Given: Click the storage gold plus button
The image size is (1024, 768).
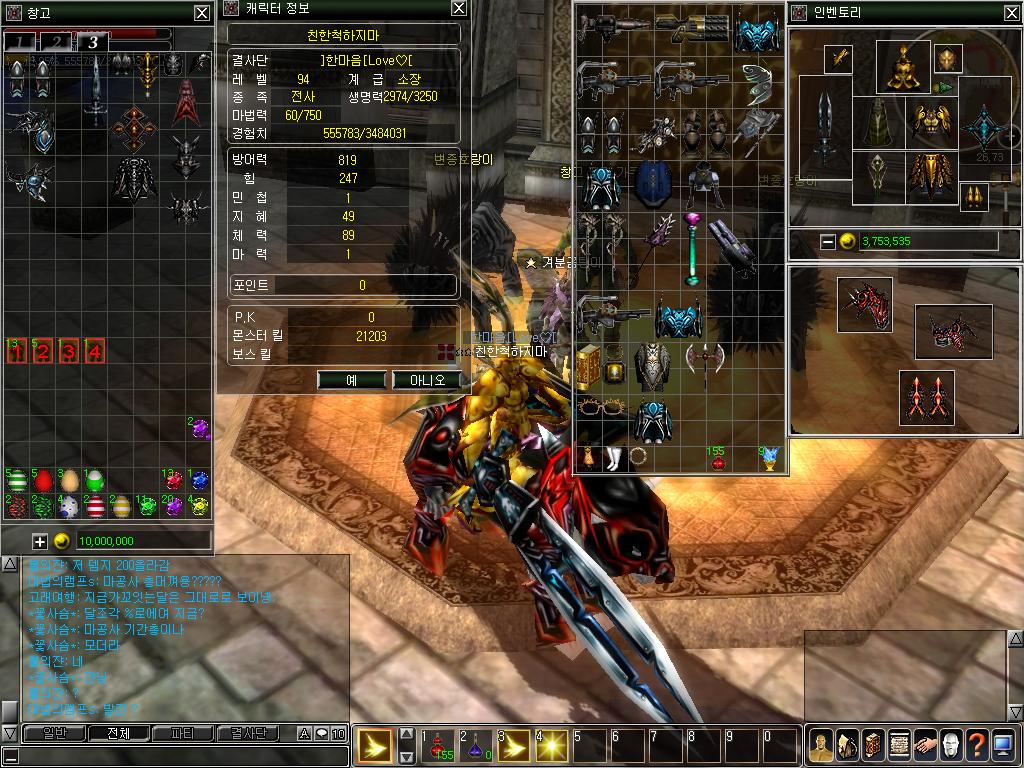Looking at the screenshot, I should click(40, 541).
